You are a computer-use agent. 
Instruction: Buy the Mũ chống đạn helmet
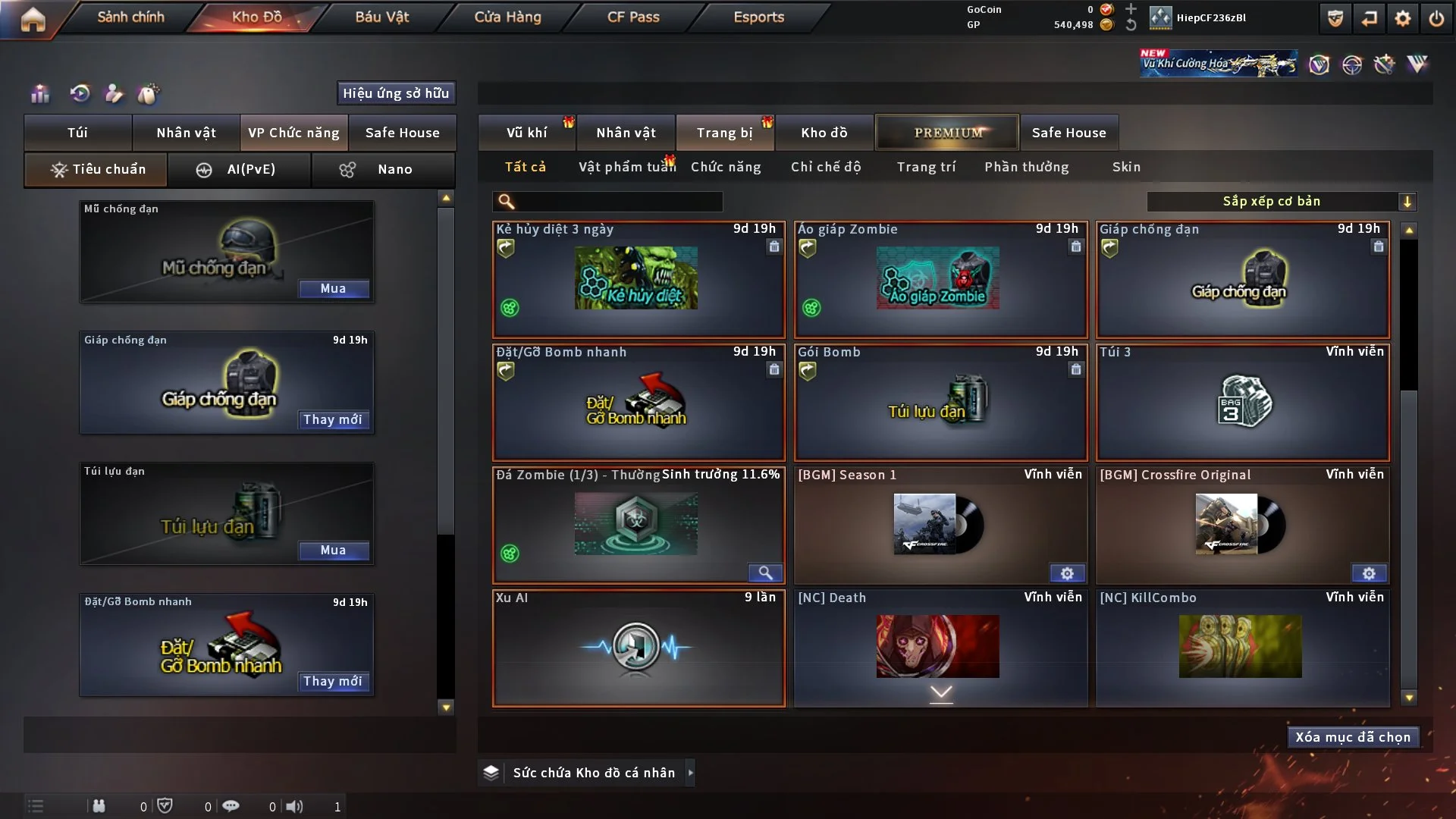click(x=333, y=289)
